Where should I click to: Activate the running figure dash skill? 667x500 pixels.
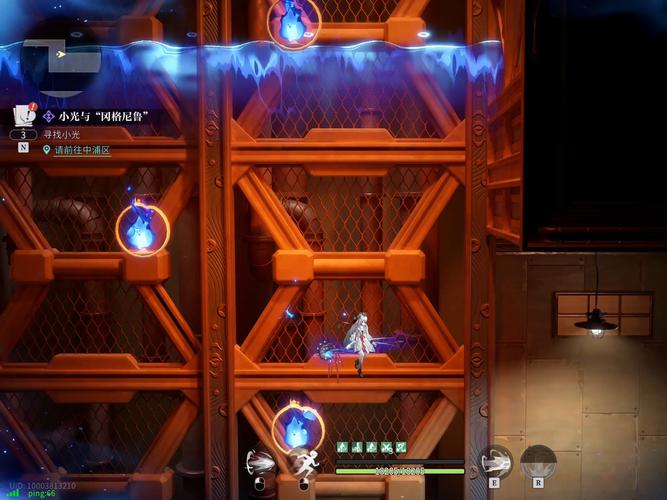pyautogui.click(x=303, y=463)
